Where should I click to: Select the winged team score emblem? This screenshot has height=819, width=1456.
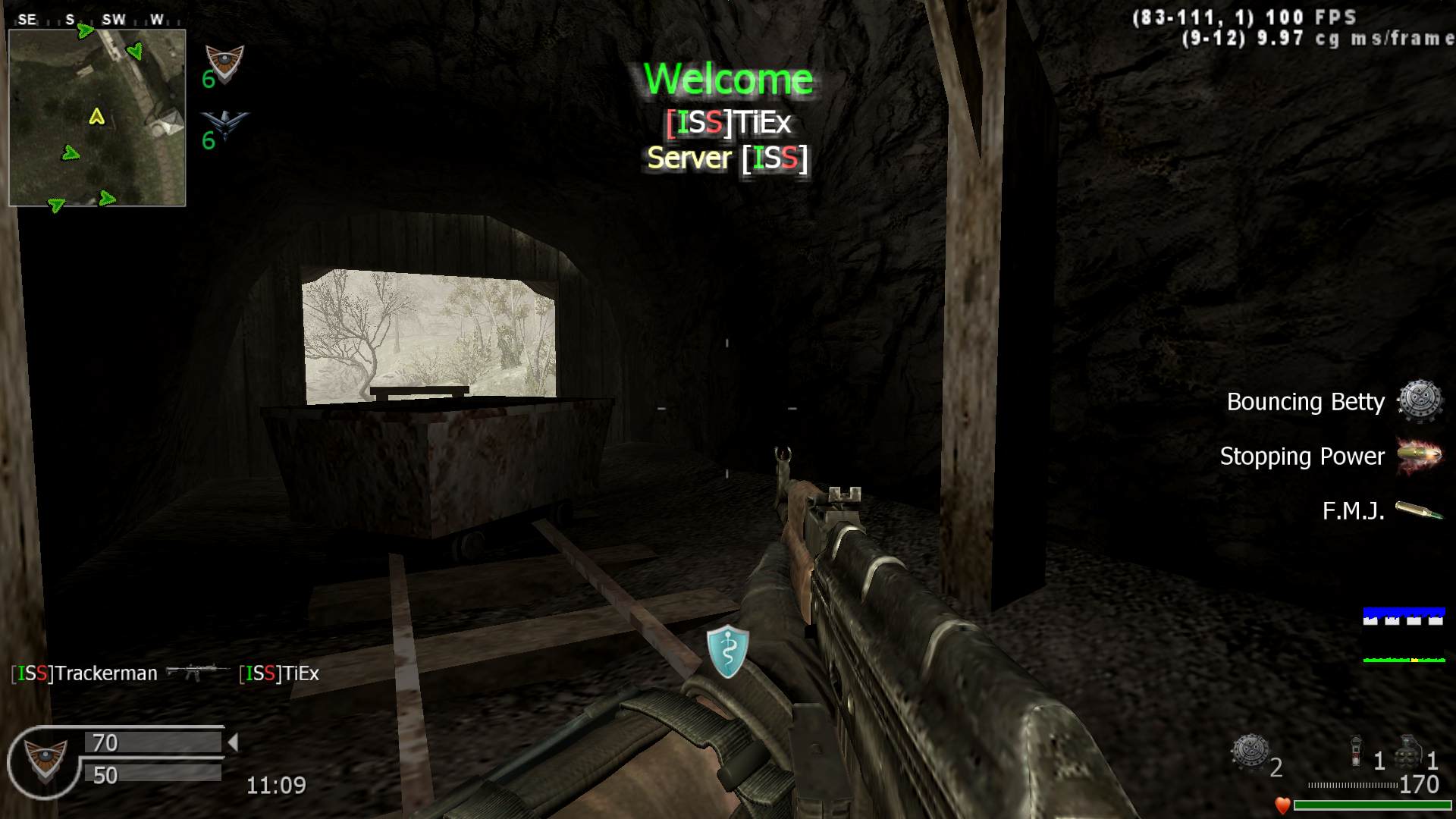pyautogui.click(x=225, y=125)
